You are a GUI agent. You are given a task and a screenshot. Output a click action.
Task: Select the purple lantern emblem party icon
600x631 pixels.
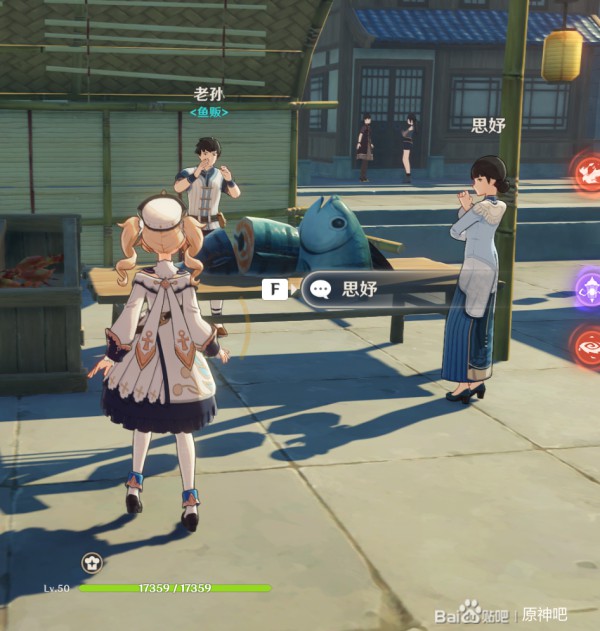point(589,287)
